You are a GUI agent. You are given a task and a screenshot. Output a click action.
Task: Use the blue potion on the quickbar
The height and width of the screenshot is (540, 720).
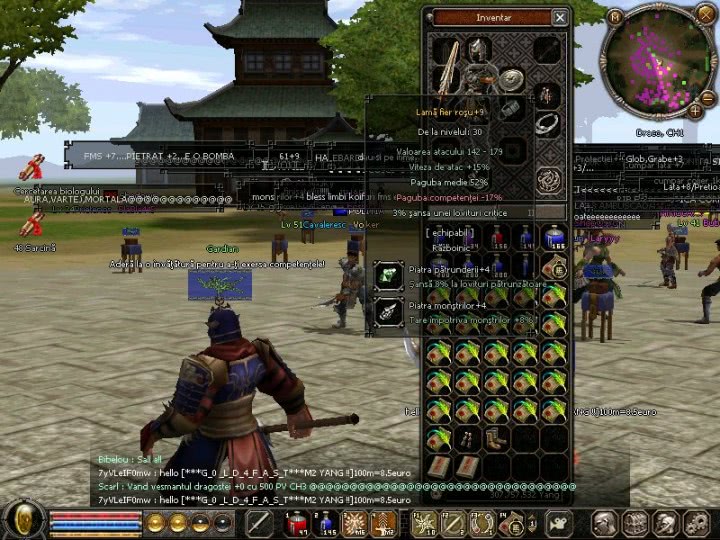pyautogui.click(x=325, y=522)
